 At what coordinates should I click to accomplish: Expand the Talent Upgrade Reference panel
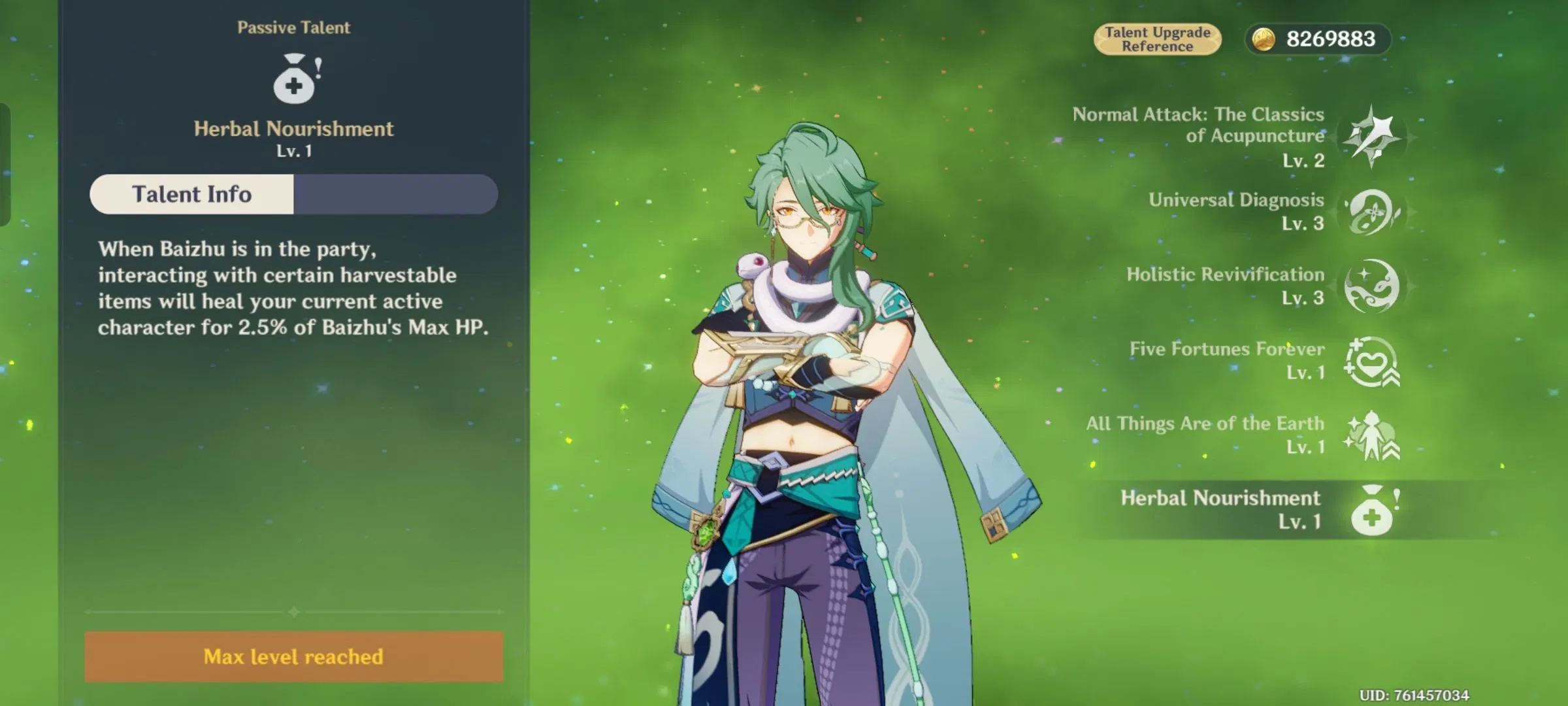(1158, 39)
